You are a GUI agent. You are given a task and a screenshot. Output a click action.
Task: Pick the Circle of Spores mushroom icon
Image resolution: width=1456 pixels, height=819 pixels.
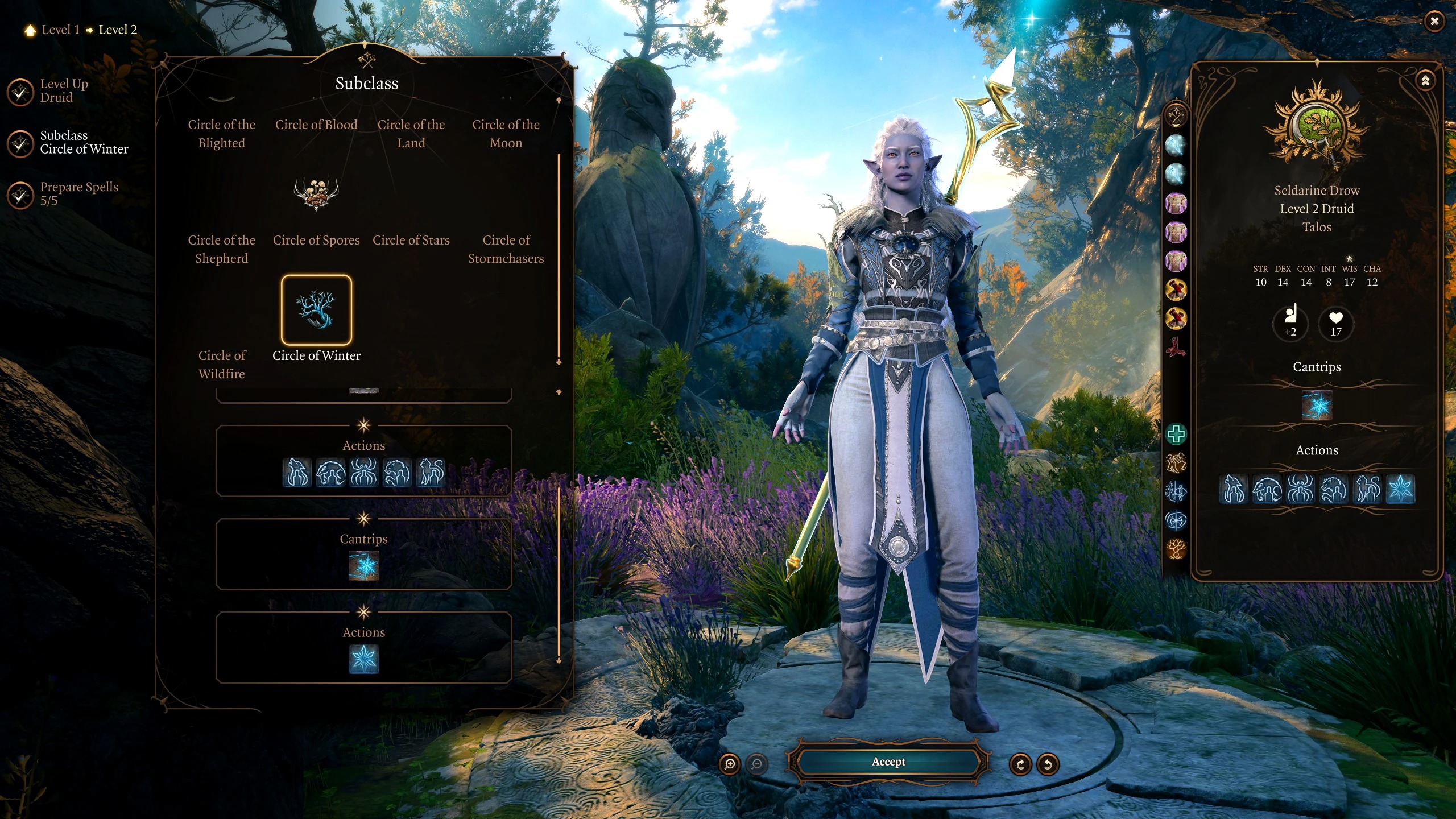316,193
